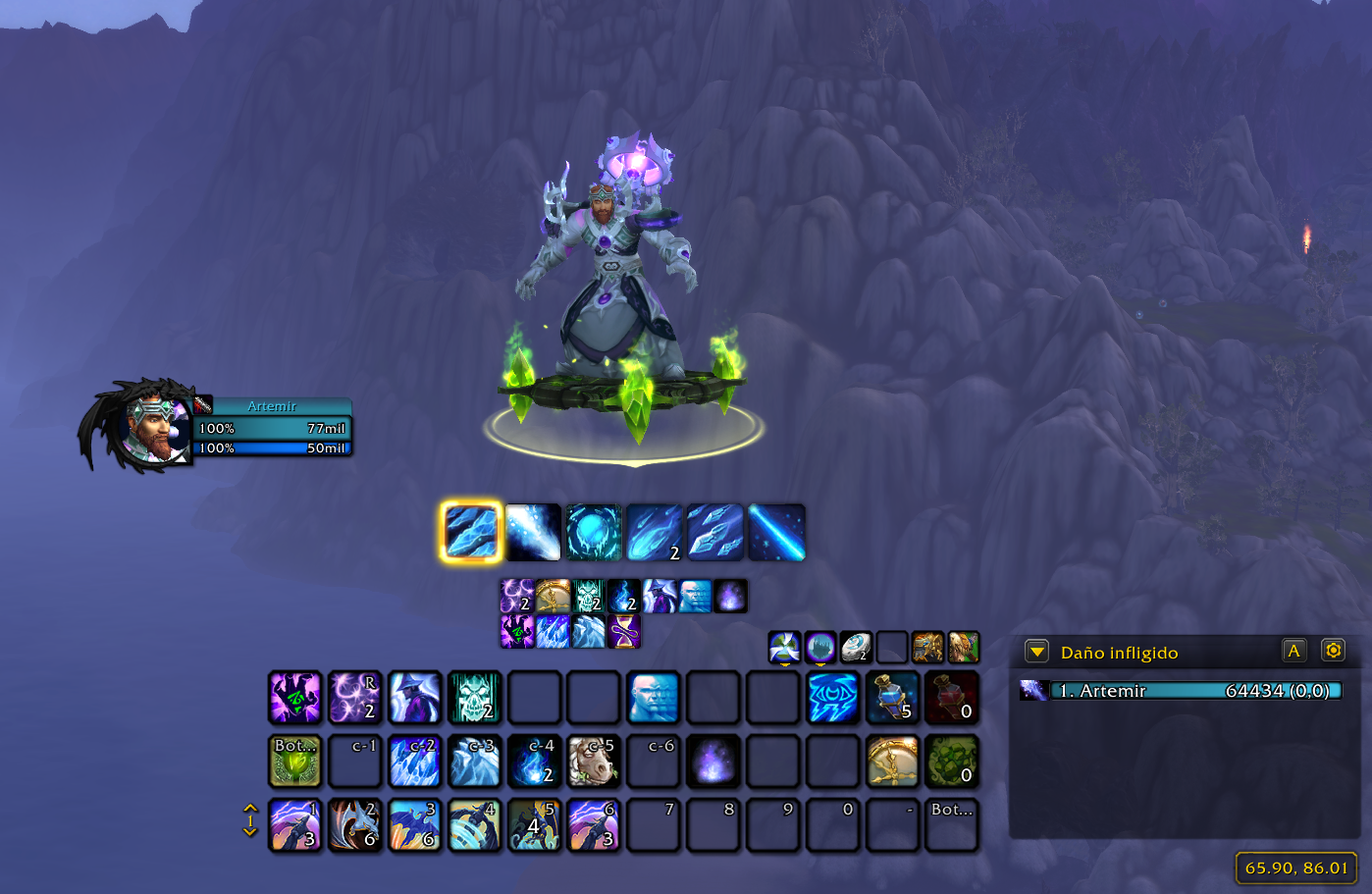Summon the horse mount on the action bar

coord(594,761)
